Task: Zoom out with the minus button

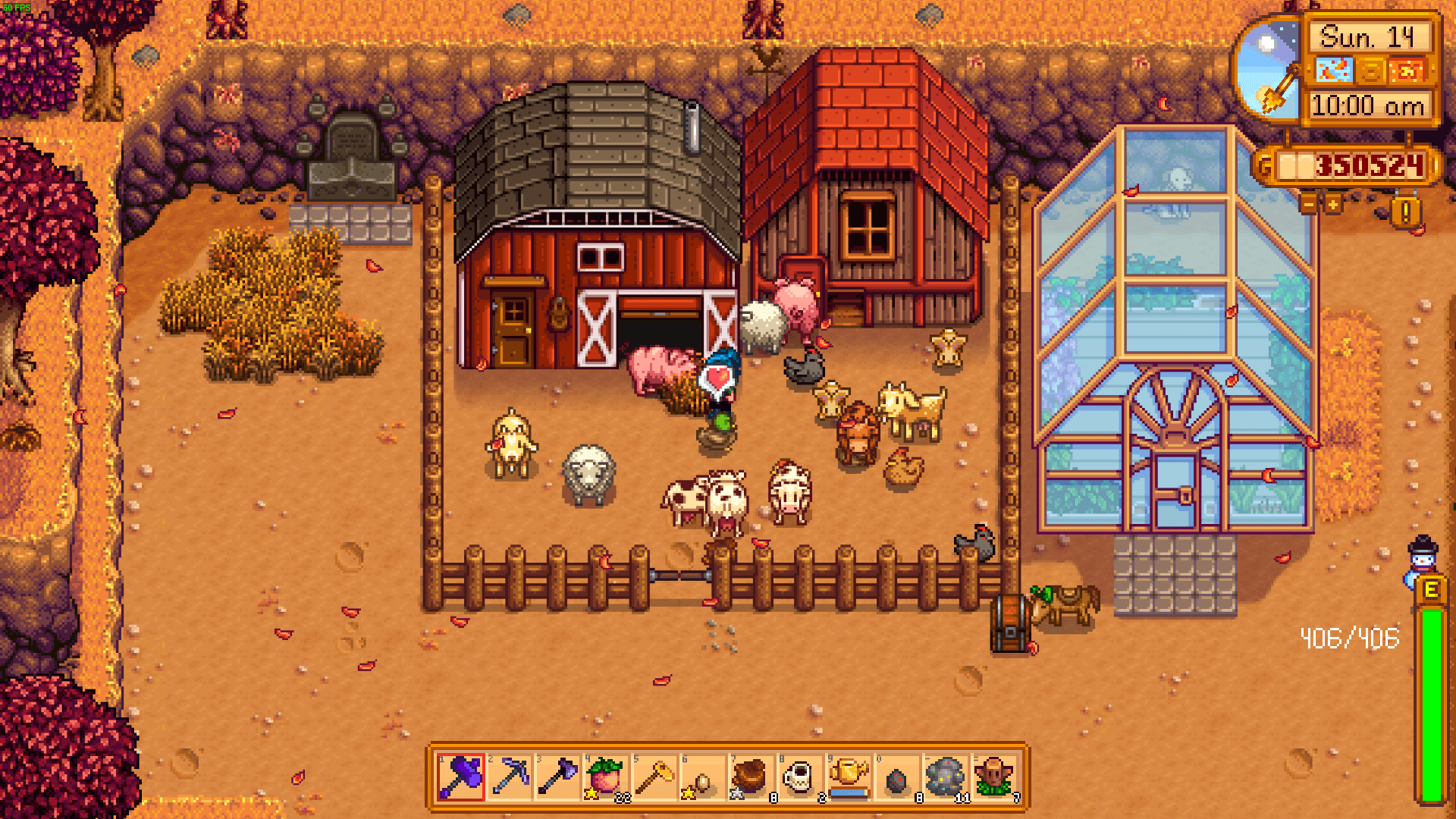Action: (1308, 204)
